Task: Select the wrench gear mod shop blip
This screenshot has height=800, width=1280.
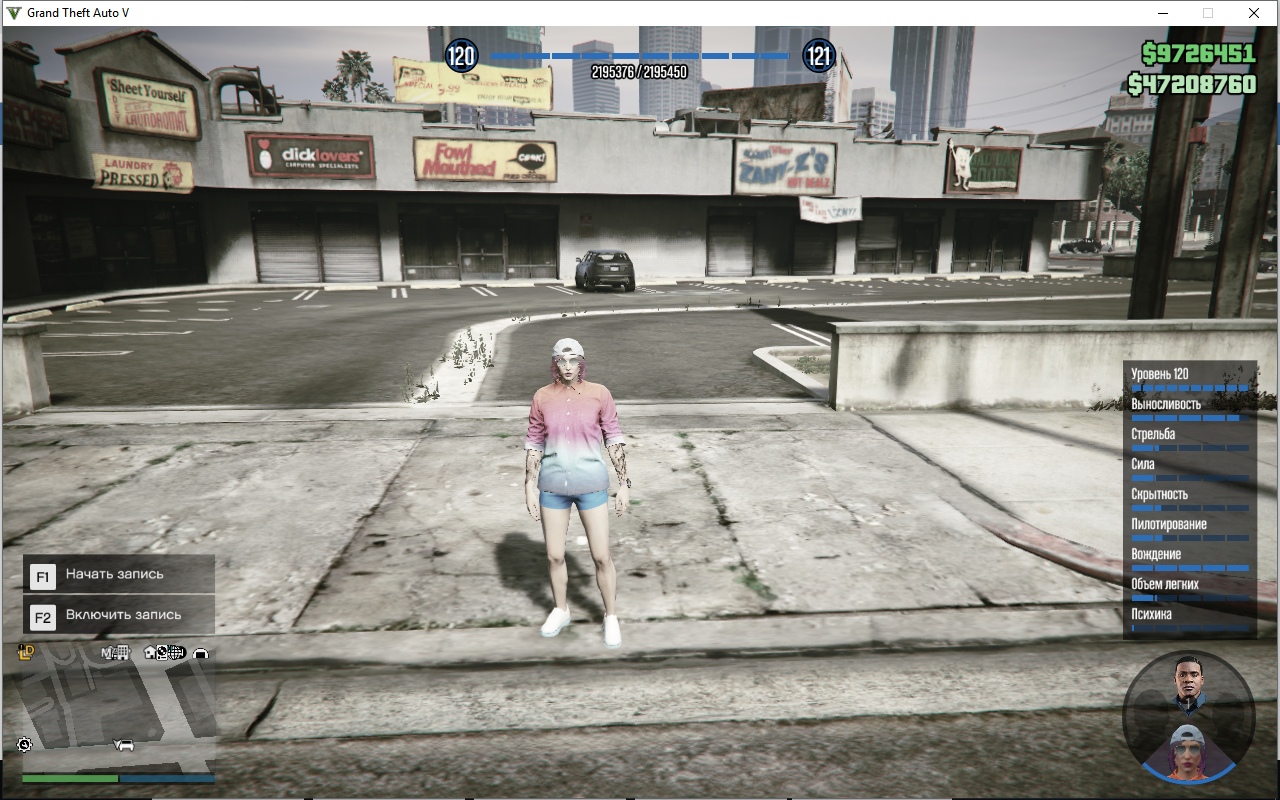Action: 25,745
